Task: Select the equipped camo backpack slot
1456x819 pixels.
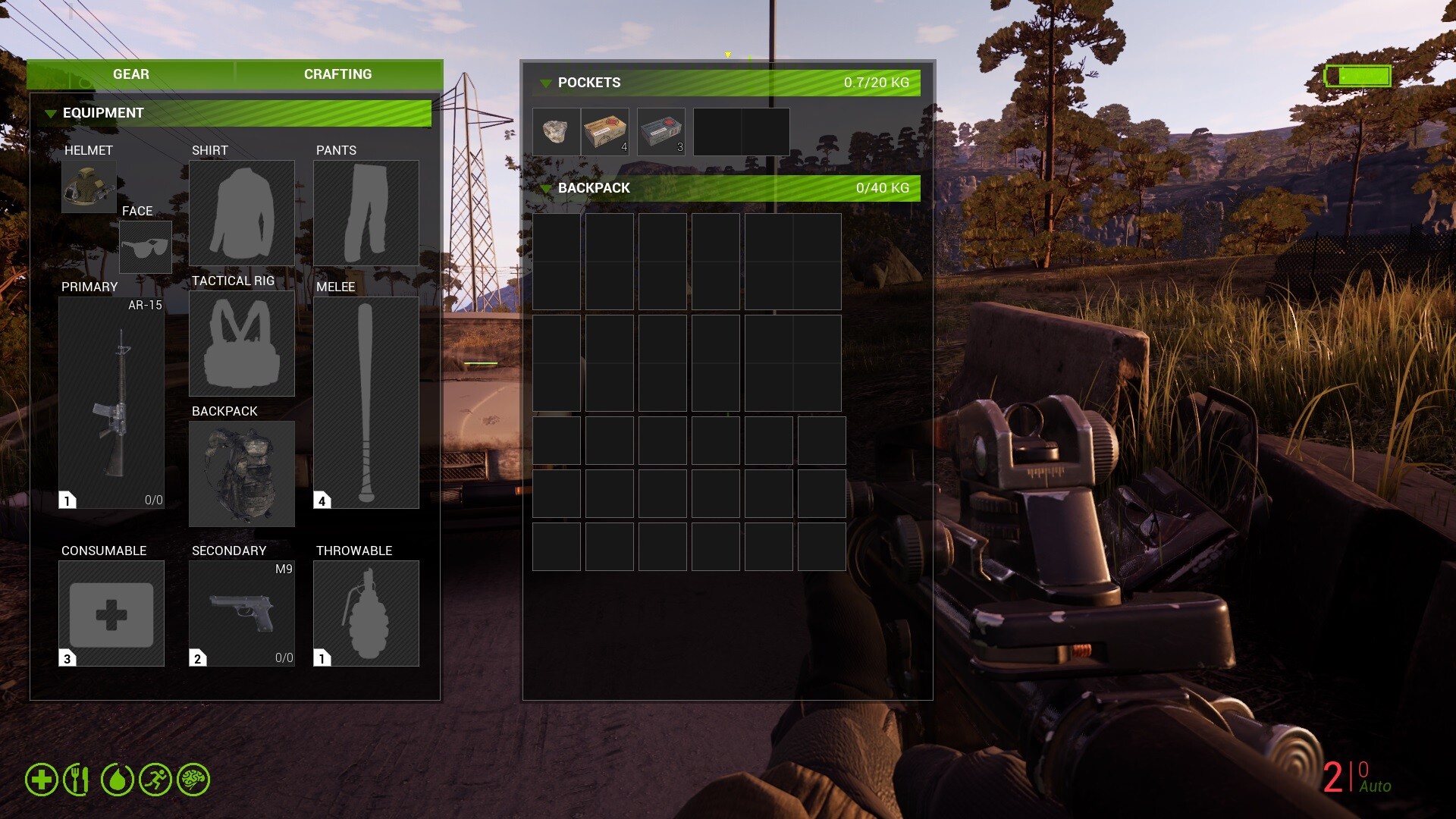Action: click(x=241, y=473)
